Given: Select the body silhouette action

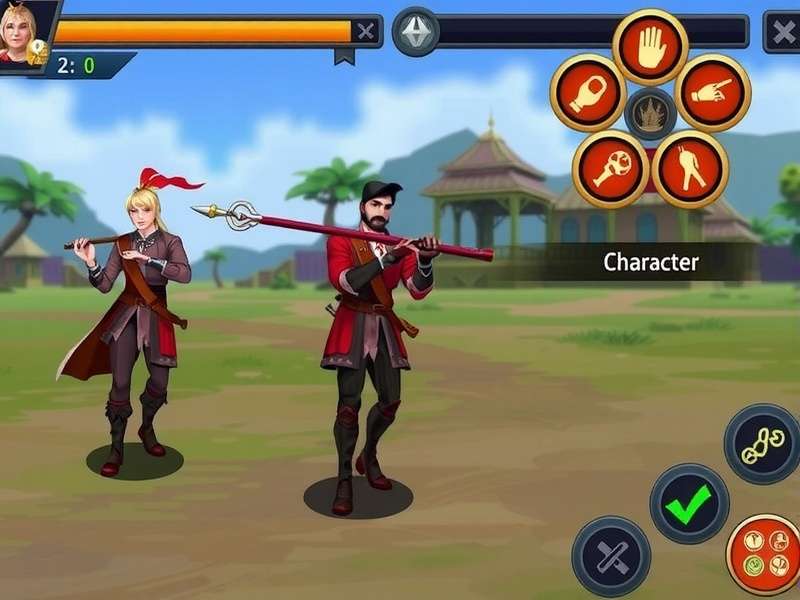Looking at the screenshot, I should click(x=690, y=168).
